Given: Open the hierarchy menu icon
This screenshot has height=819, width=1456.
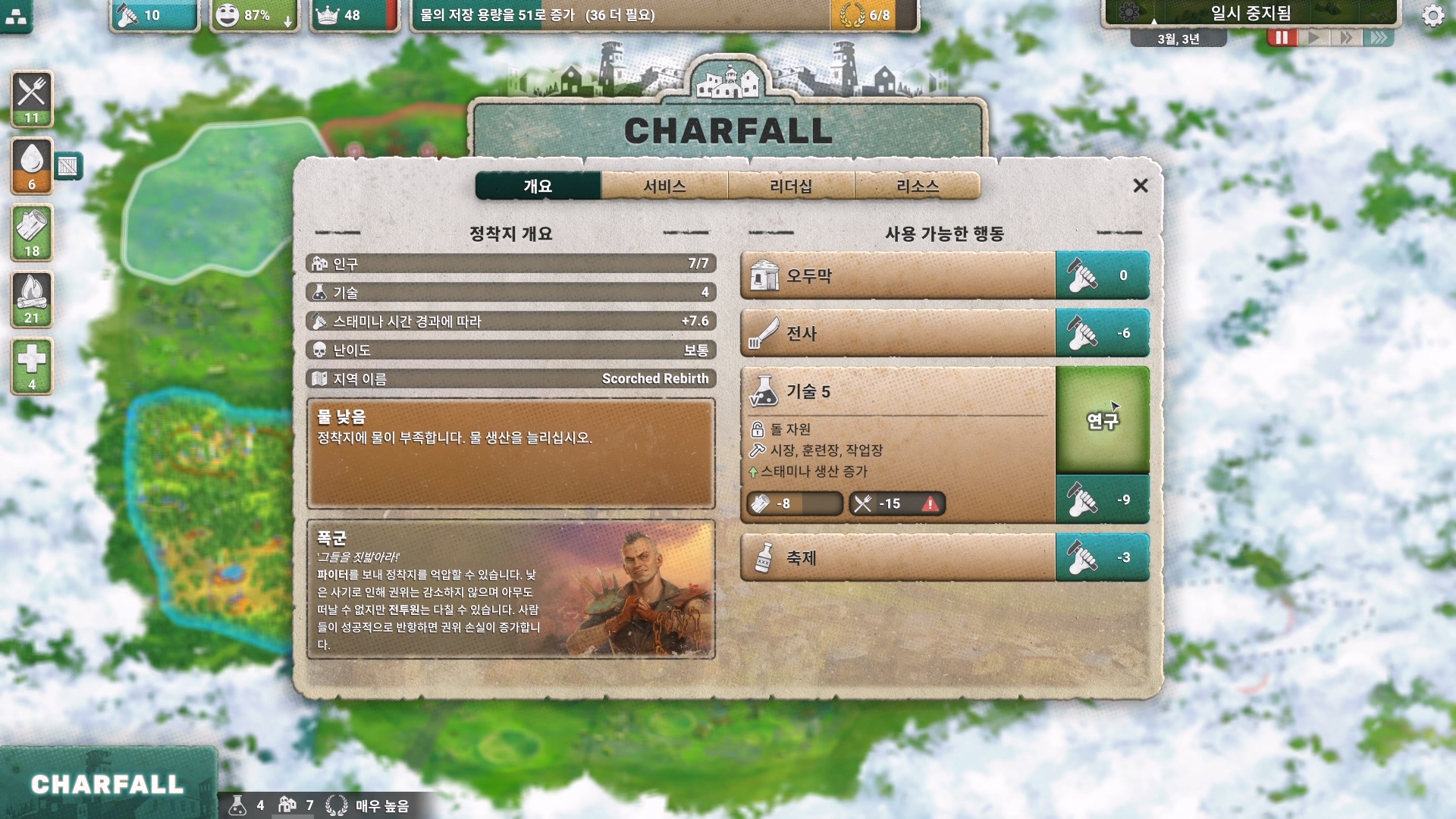Looking at the screenshot, I should (16, 16).
